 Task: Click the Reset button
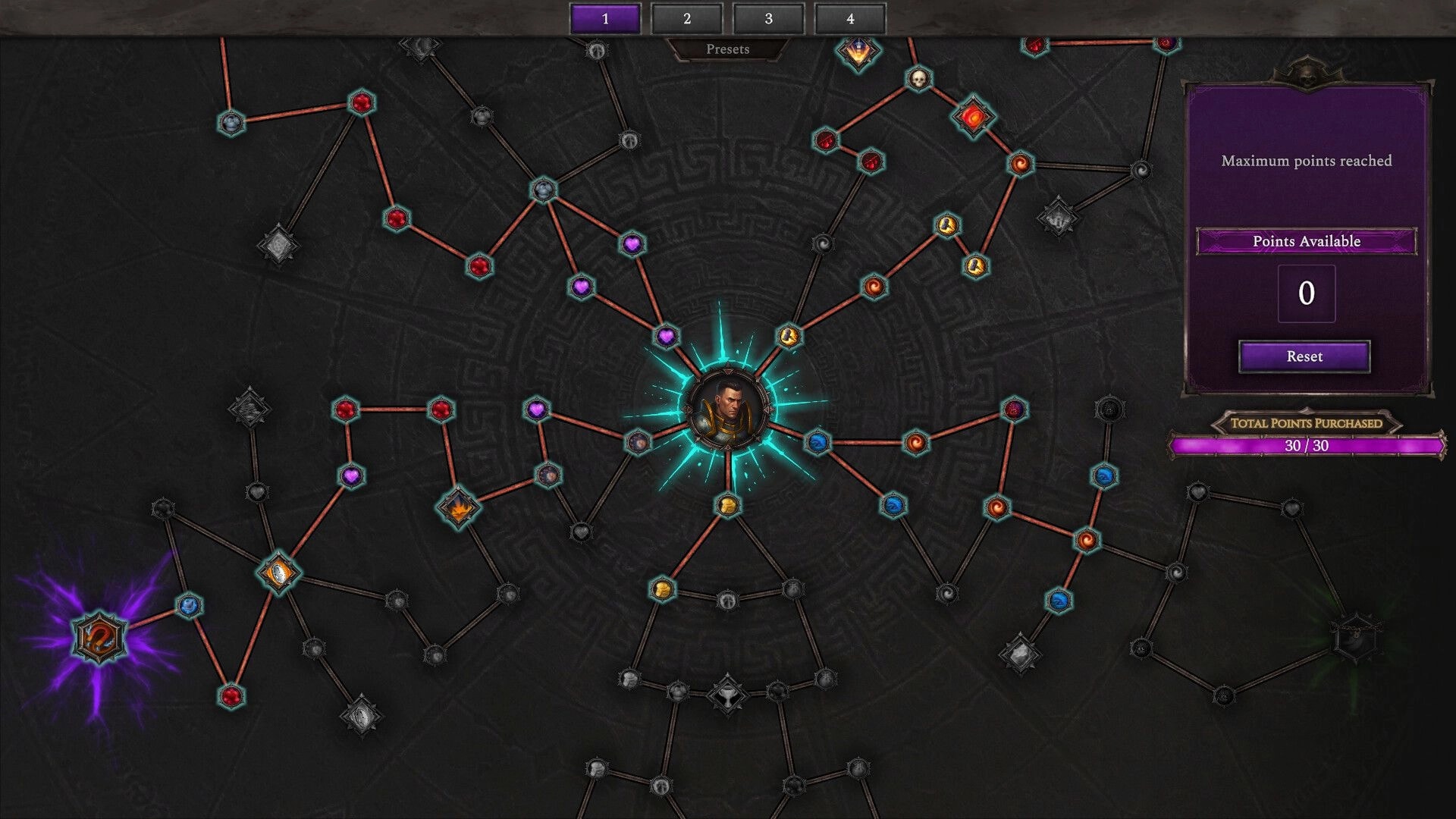1304,356
